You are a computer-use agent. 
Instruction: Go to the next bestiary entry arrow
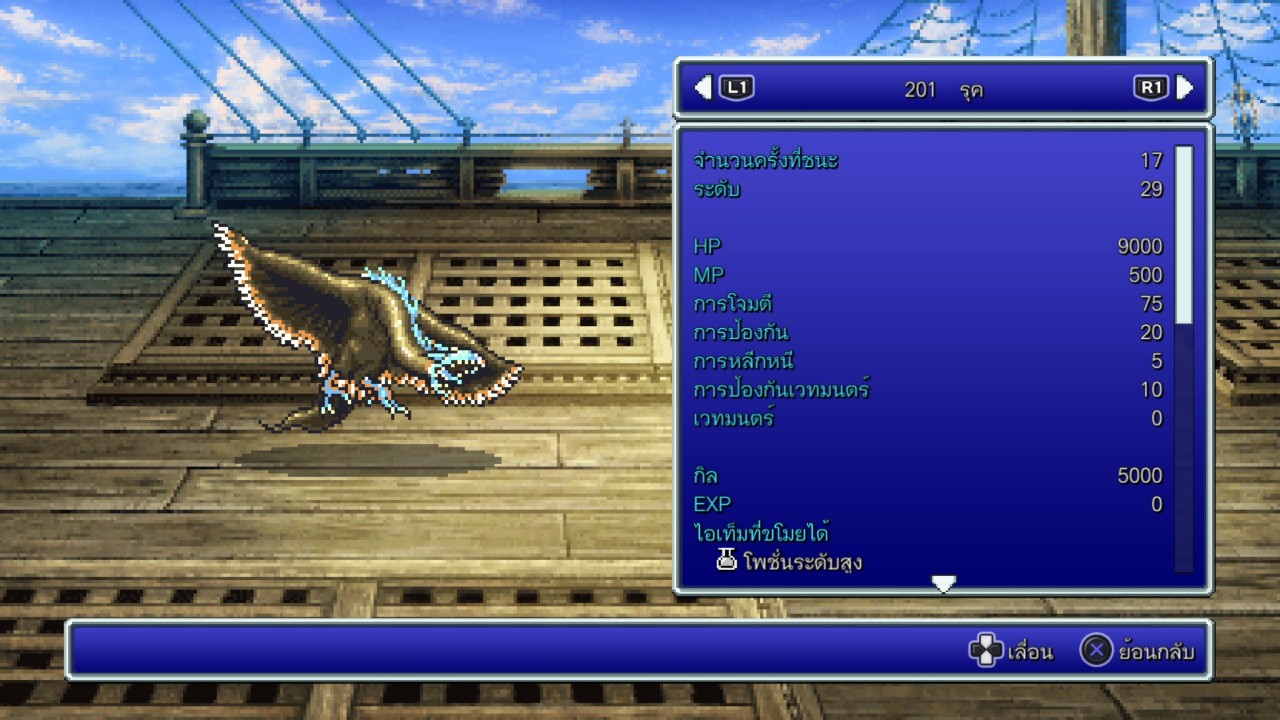(1185, 88)
